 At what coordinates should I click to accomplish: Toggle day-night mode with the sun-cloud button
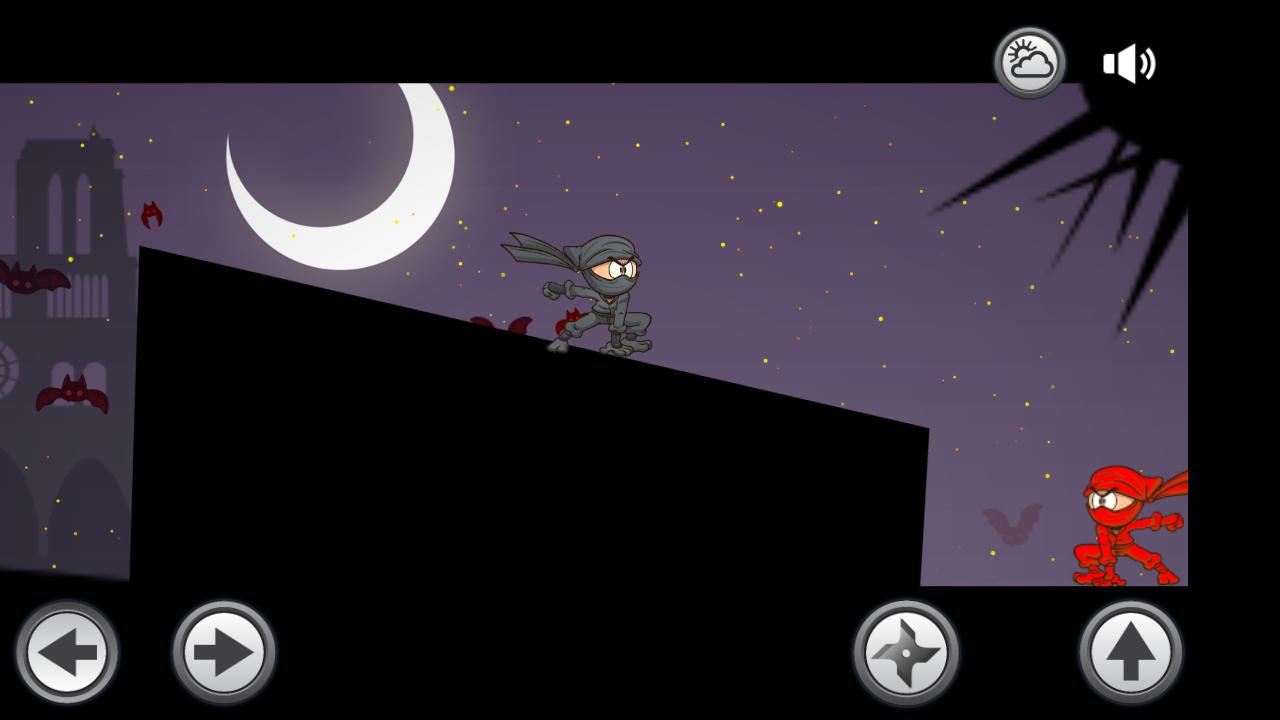pos(1030,62)
